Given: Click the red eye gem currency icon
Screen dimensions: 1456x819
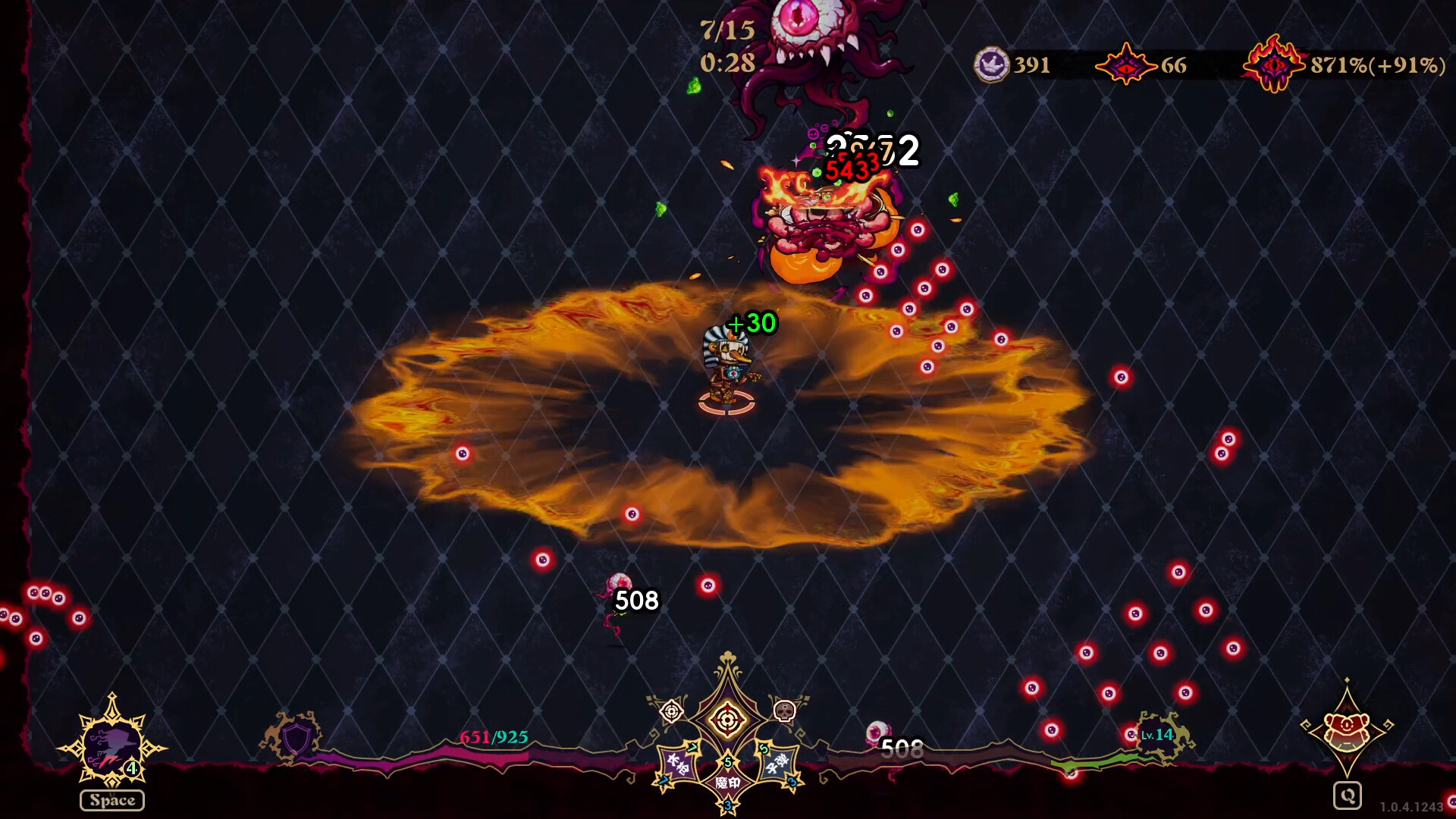Looking at the screenshot, I should (1126, 64).
